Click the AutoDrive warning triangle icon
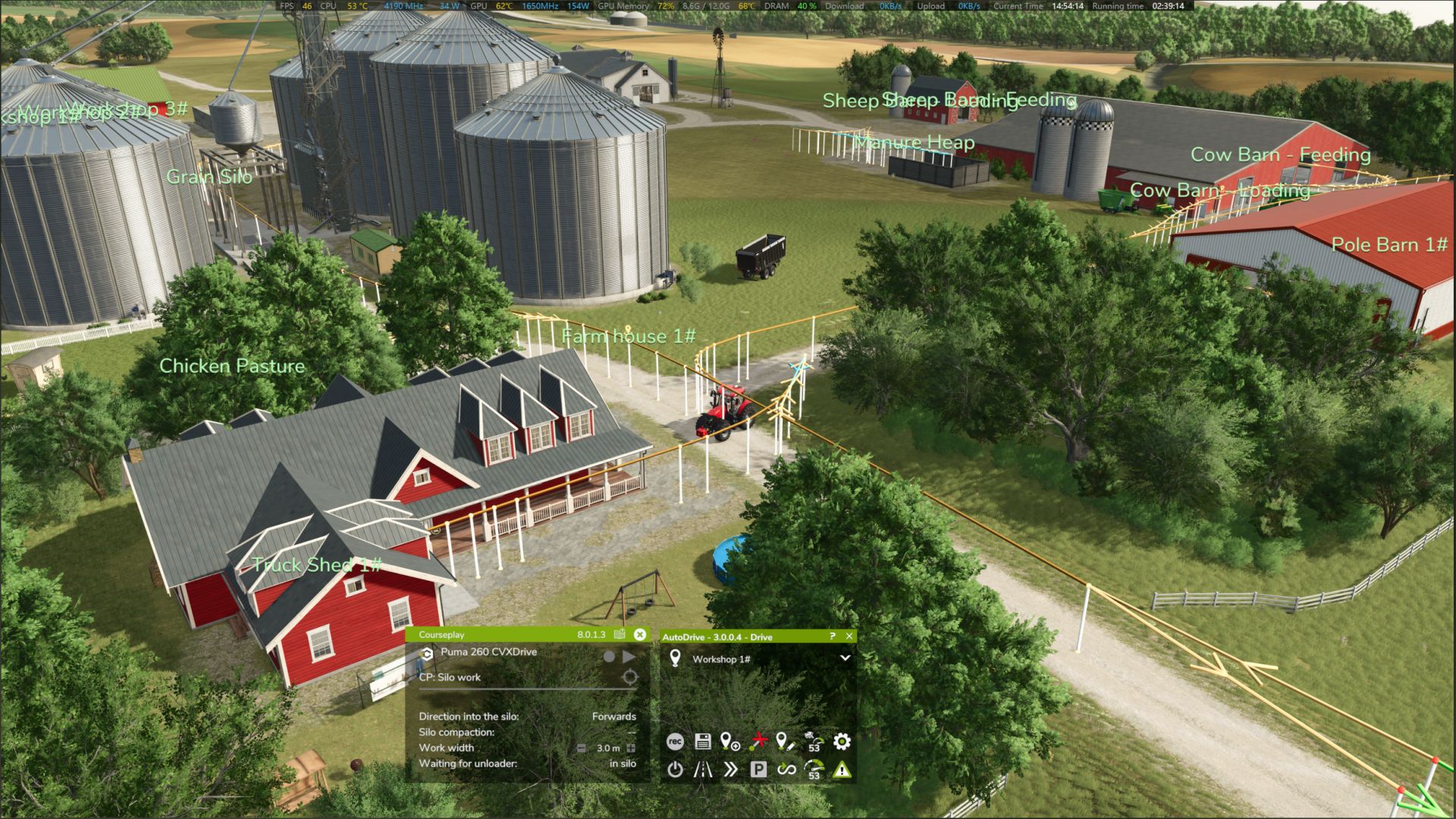 [x=842, y=770]
